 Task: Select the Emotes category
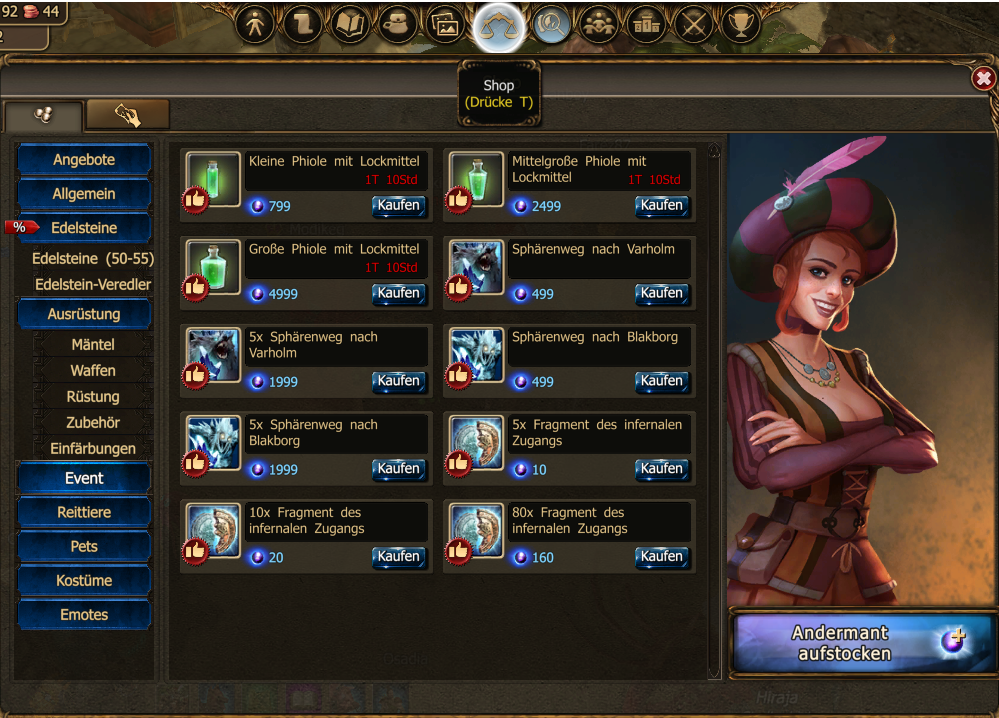(84, 614)
